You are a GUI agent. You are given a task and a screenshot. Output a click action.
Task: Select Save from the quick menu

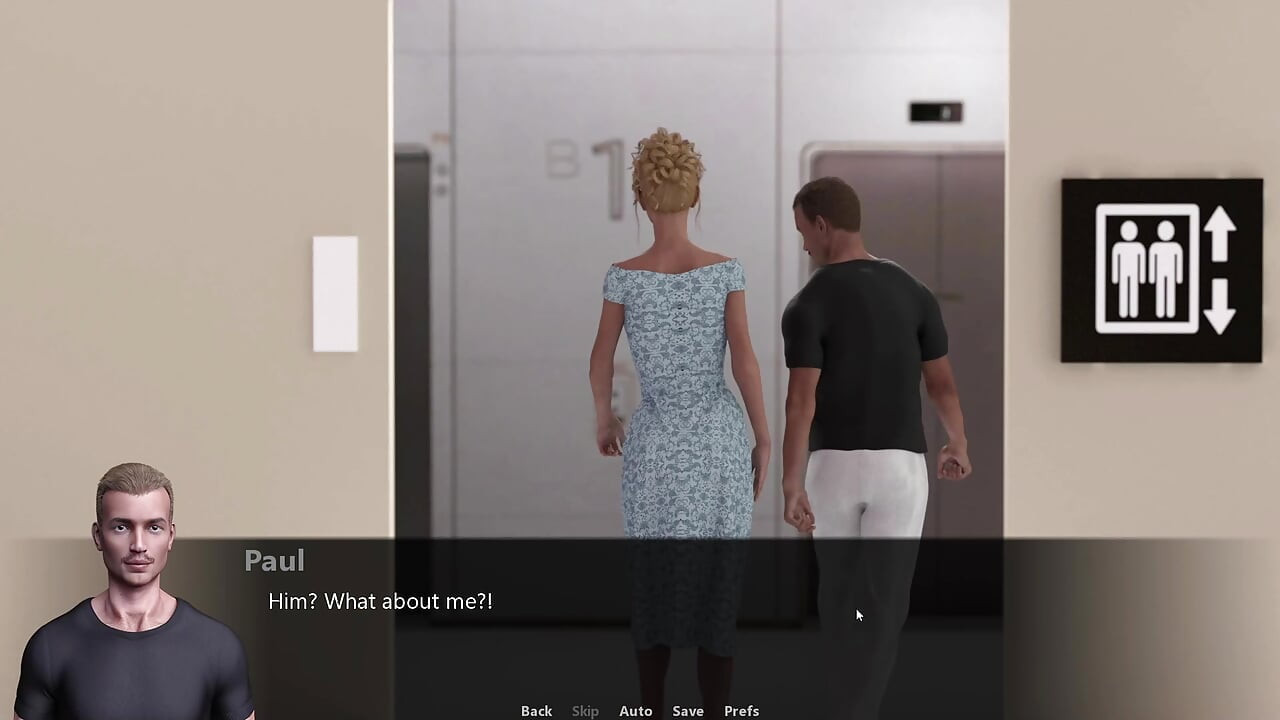pyautogui.click(x=688, y=710)
